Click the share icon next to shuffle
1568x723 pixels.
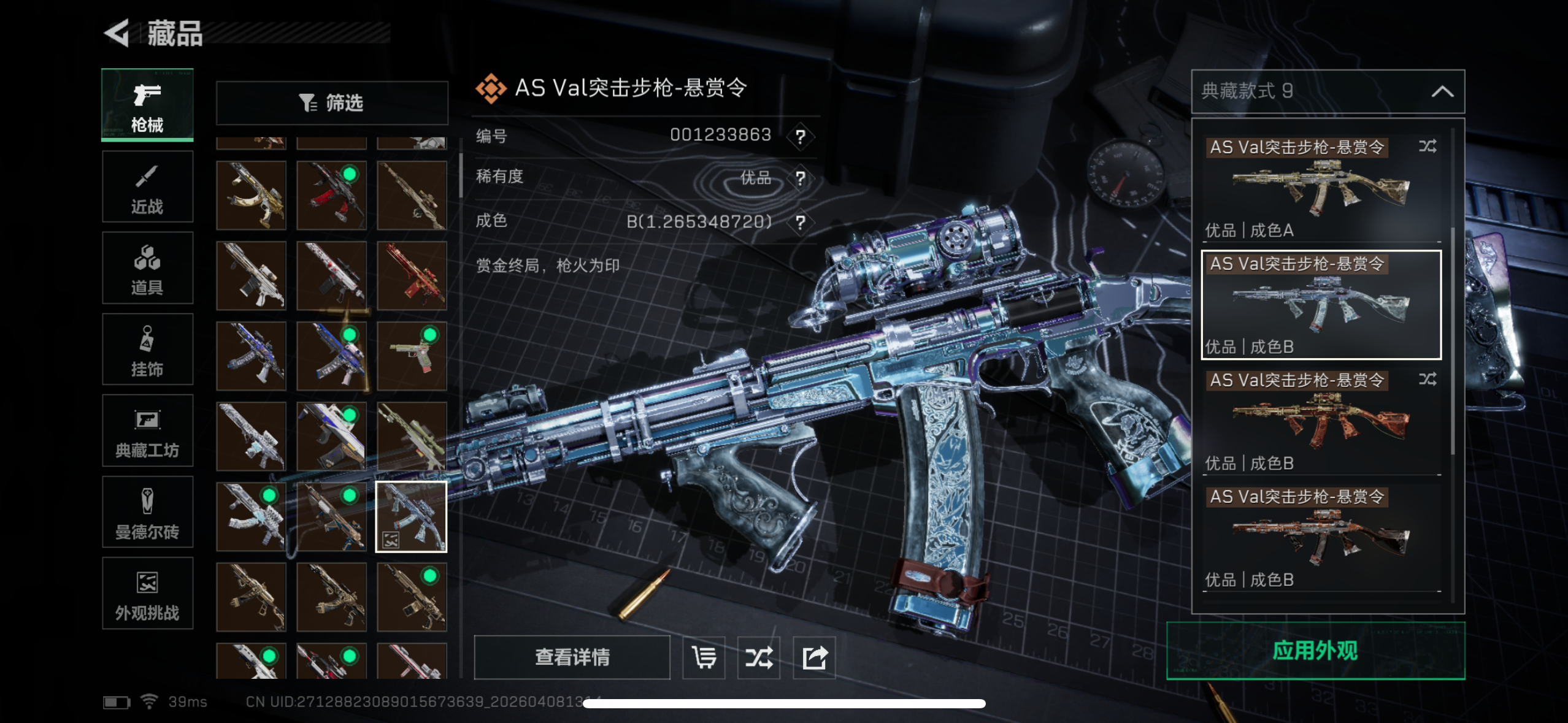[814, 658]
